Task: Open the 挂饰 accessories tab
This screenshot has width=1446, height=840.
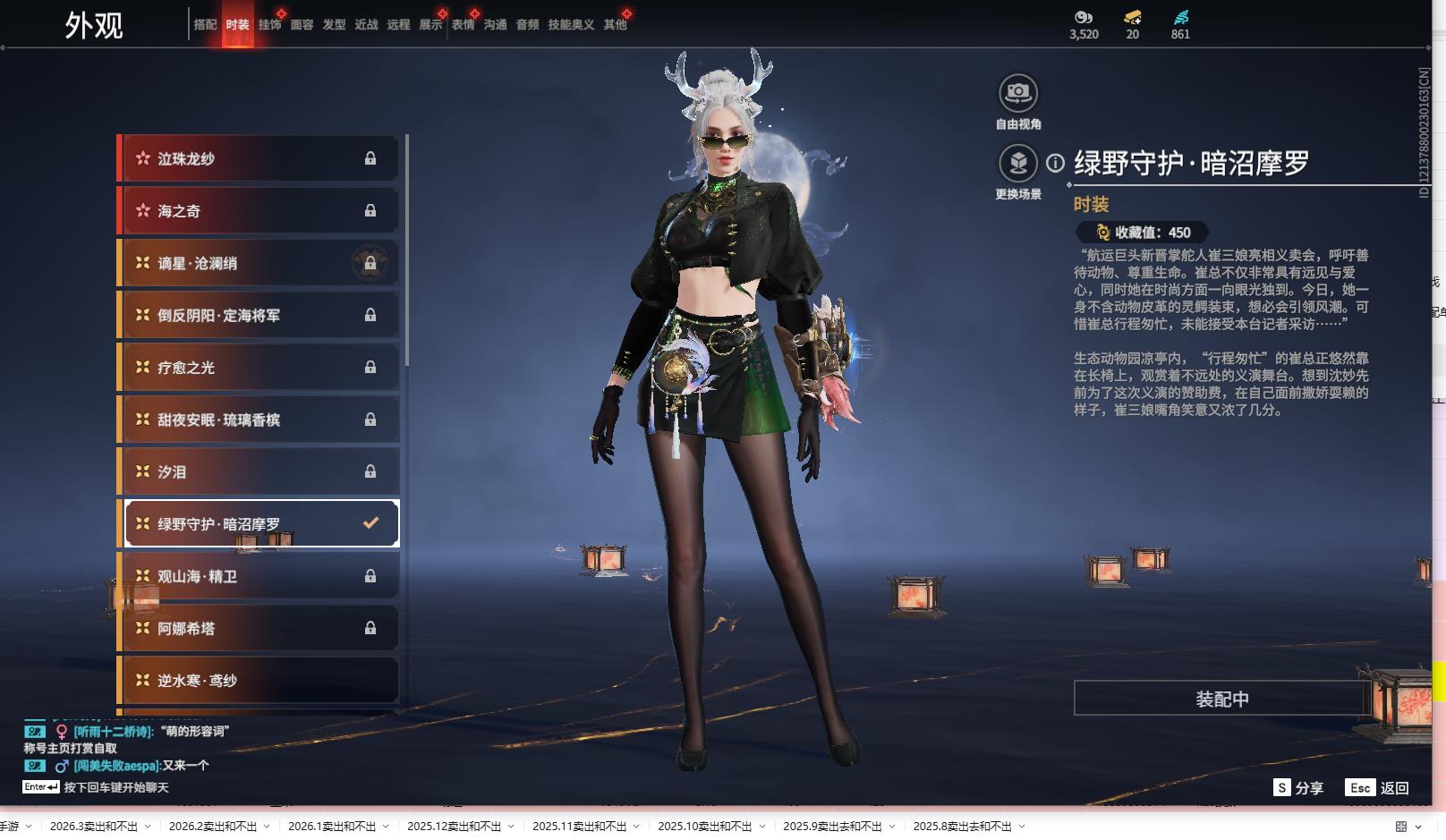Action: [x=269, y=25]
